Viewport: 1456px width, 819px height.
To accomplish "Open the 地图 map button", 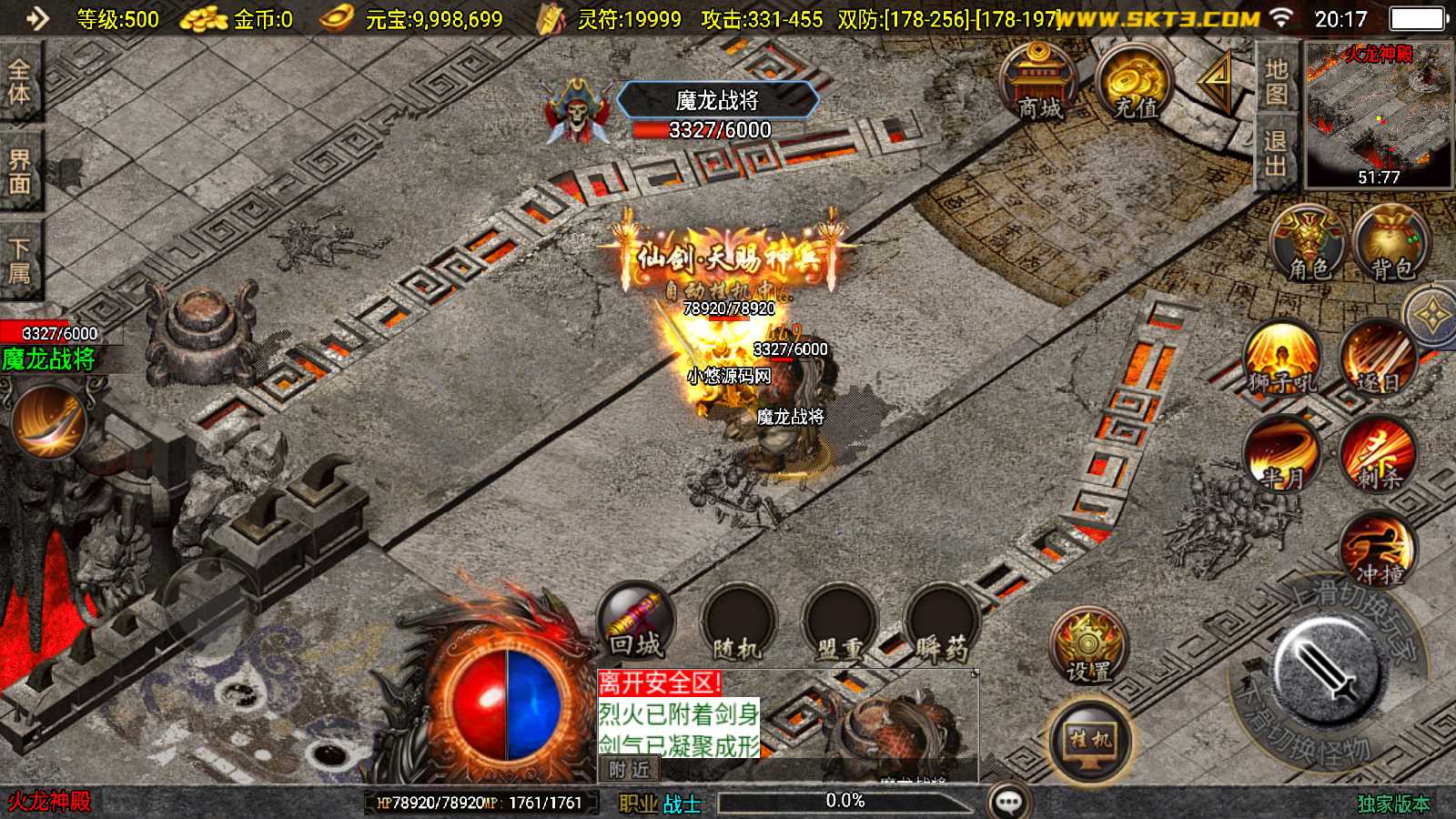I will (x=1276, y=82).
